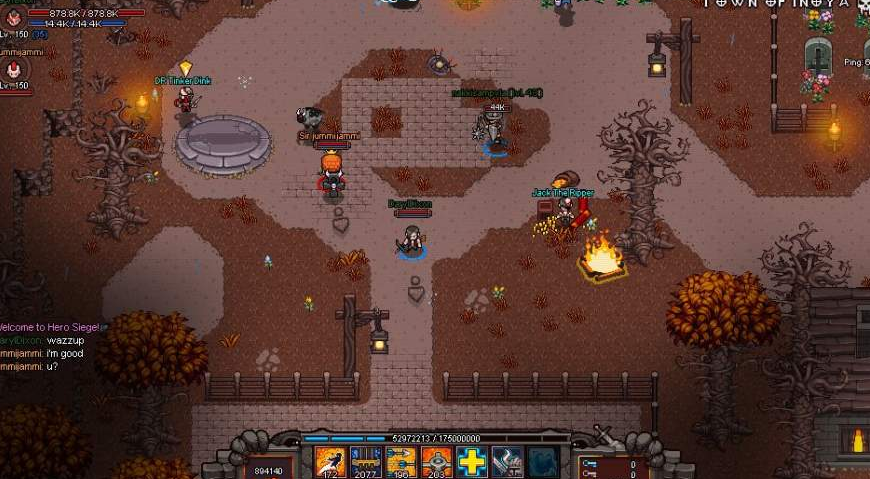The image size is (870, 479).
Task: Activate the grey anvil skill icon
Action: point(507,461)
